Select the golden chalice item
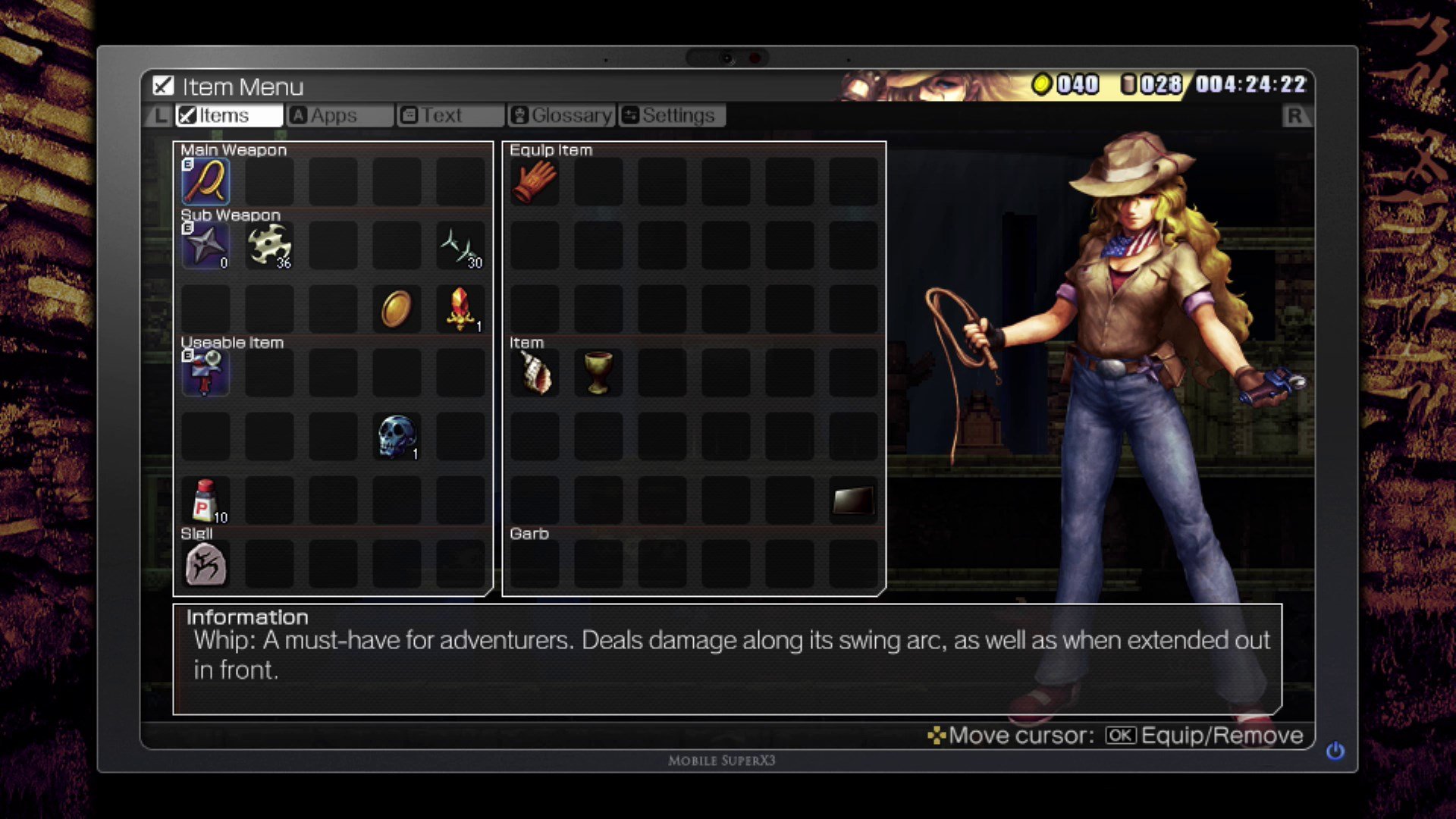Screen dimensions: 1456x819 598,372
